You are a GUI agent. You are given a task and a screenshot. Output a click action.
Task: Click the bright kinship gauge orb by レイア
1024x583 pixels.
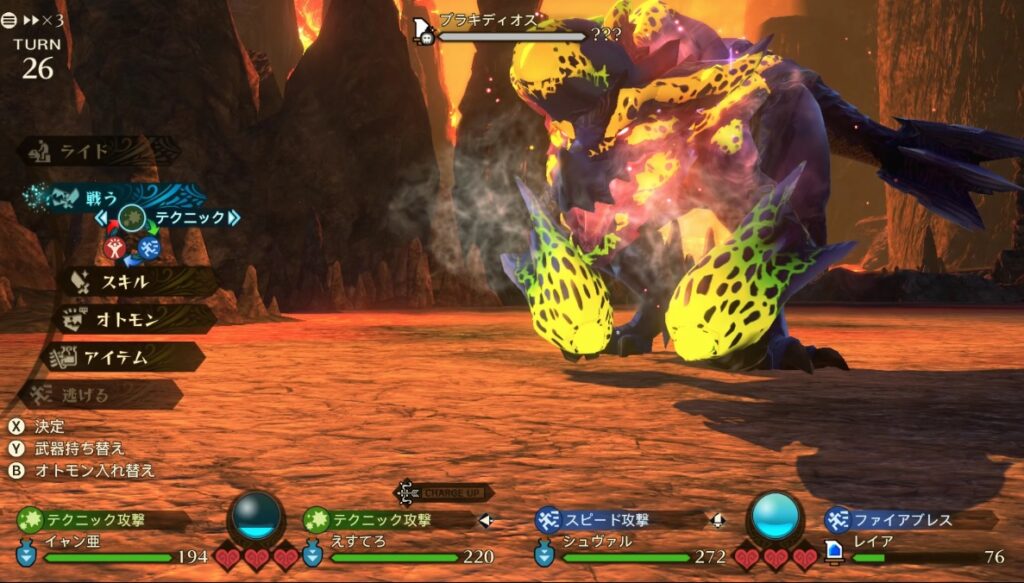(775, 516)
